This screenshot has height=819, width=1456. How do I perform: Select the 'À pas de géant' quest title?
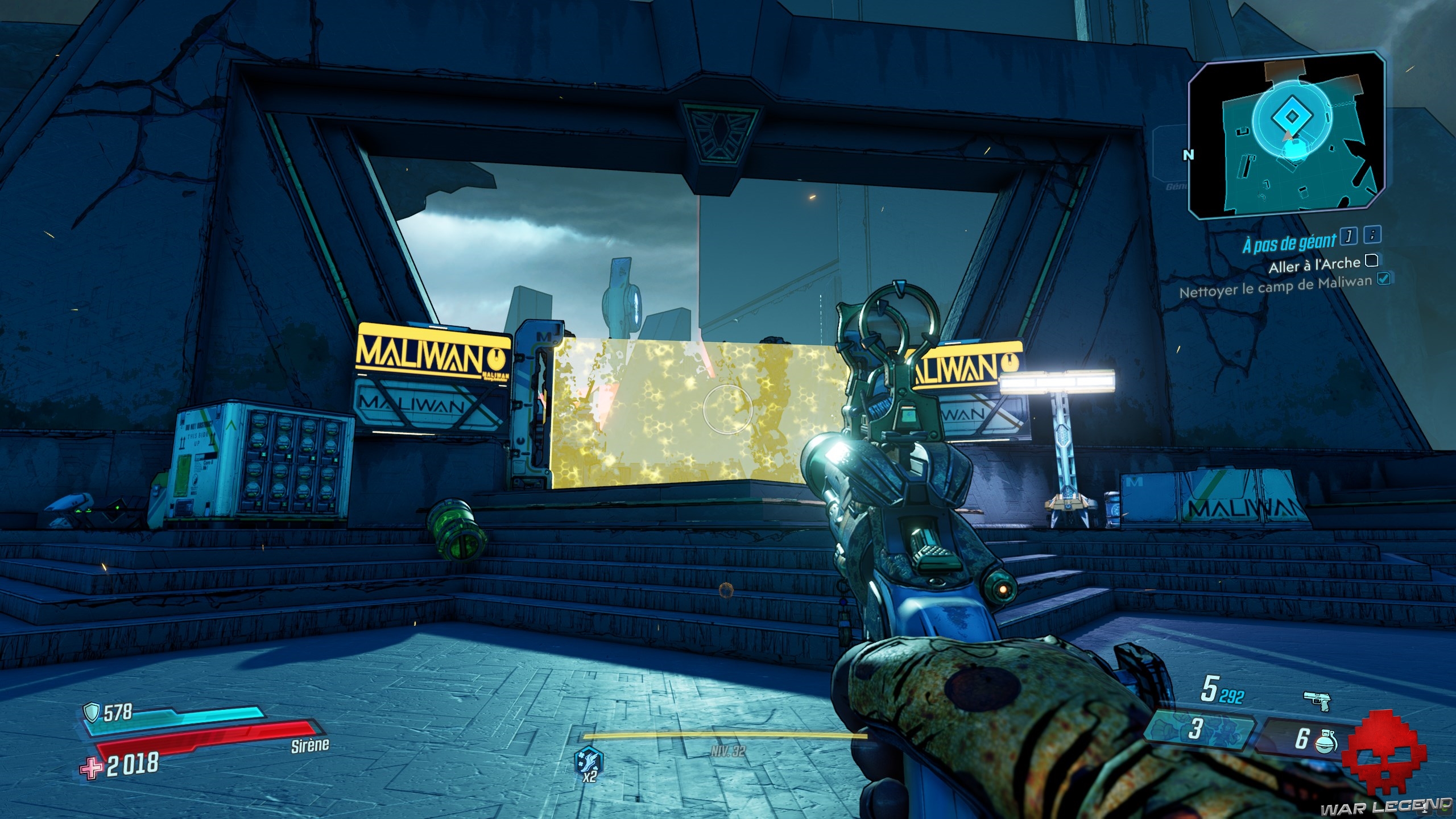click(1288, 243)
